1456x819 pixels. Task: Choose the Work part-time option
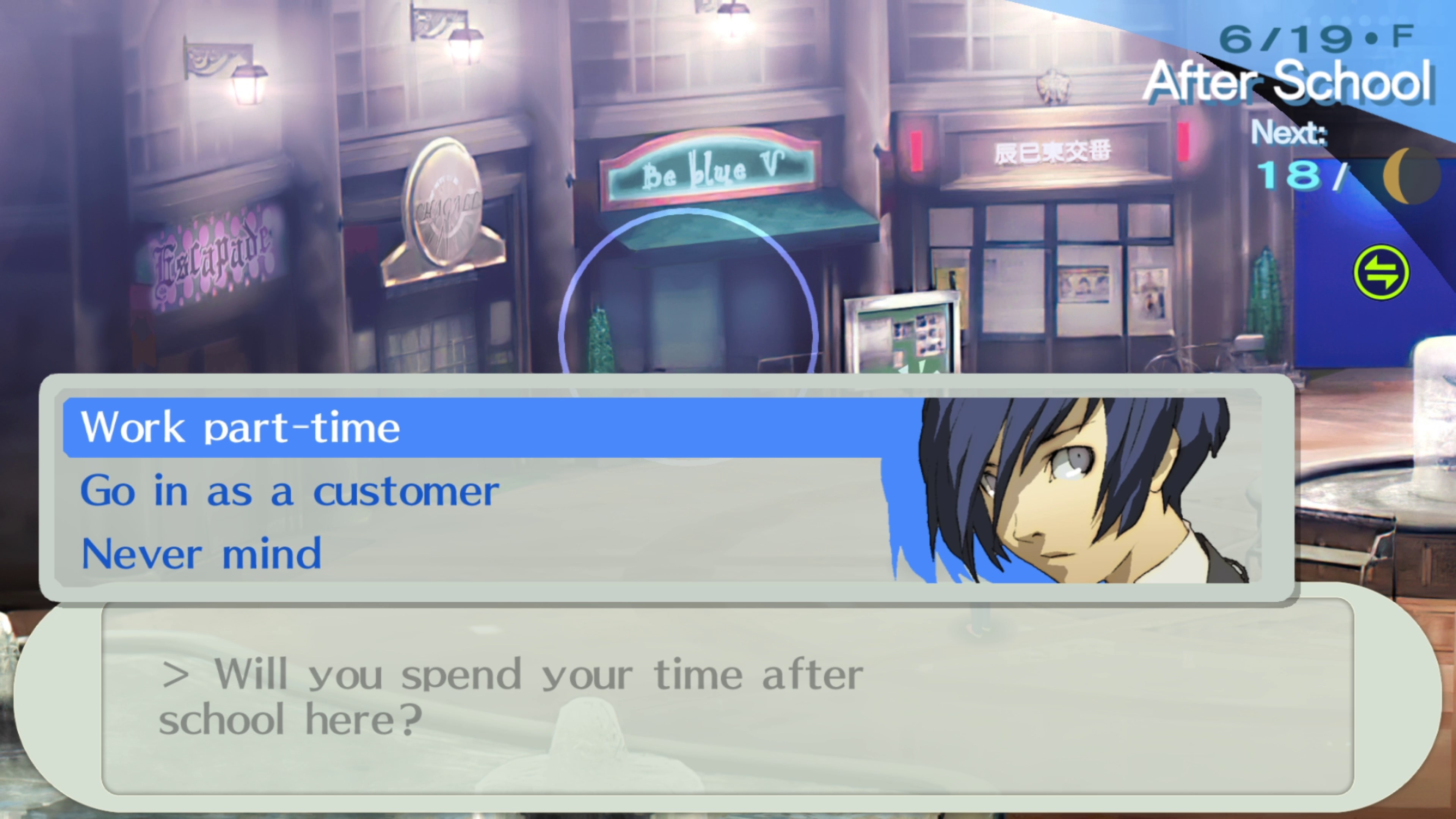coord(241,428)
